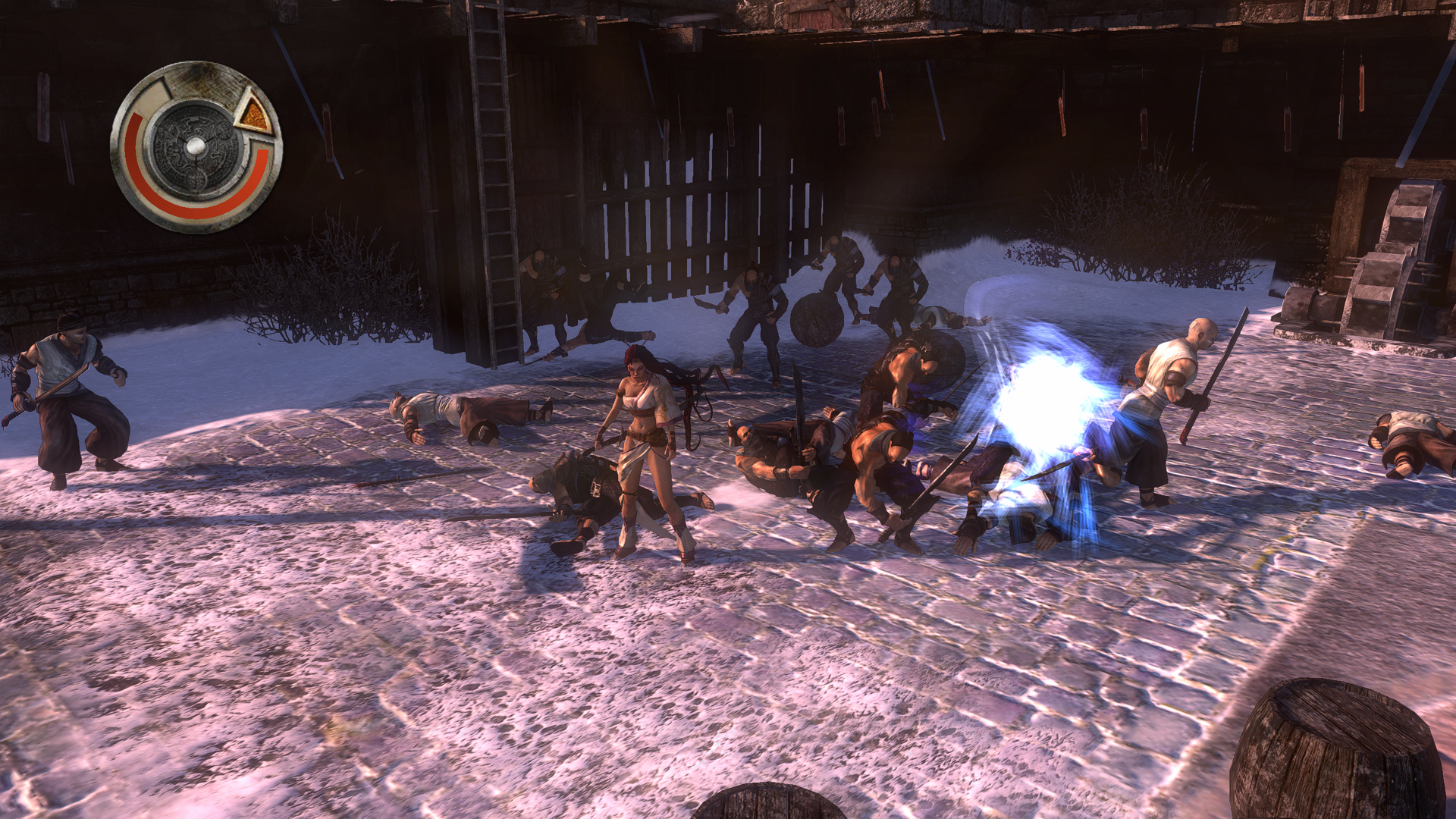Click the orange triangular superstyle gem
1456x819 pixels.
pos(255,115)
